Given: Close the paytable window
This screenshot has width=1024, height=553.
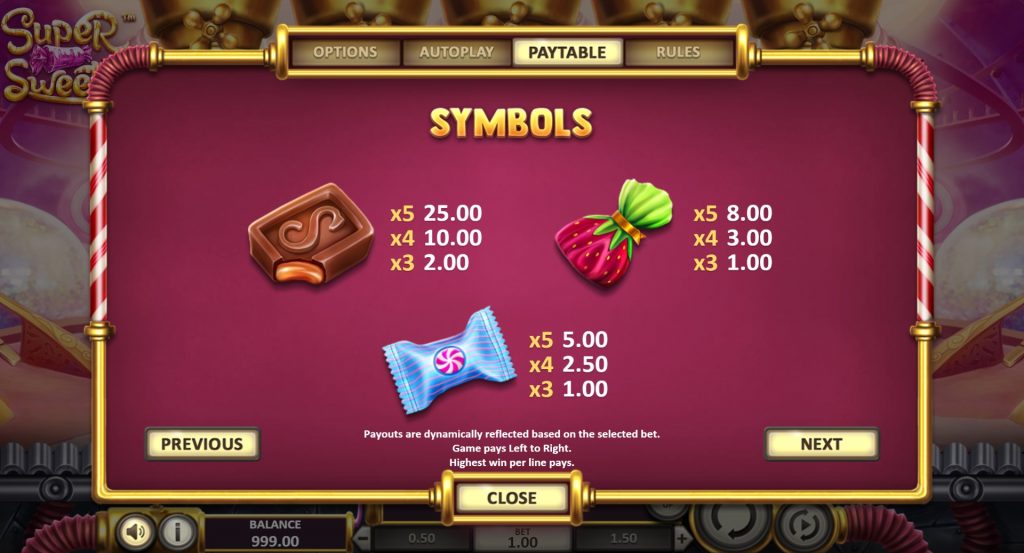Looking at the screenshot, I should [x=512, y=498].
